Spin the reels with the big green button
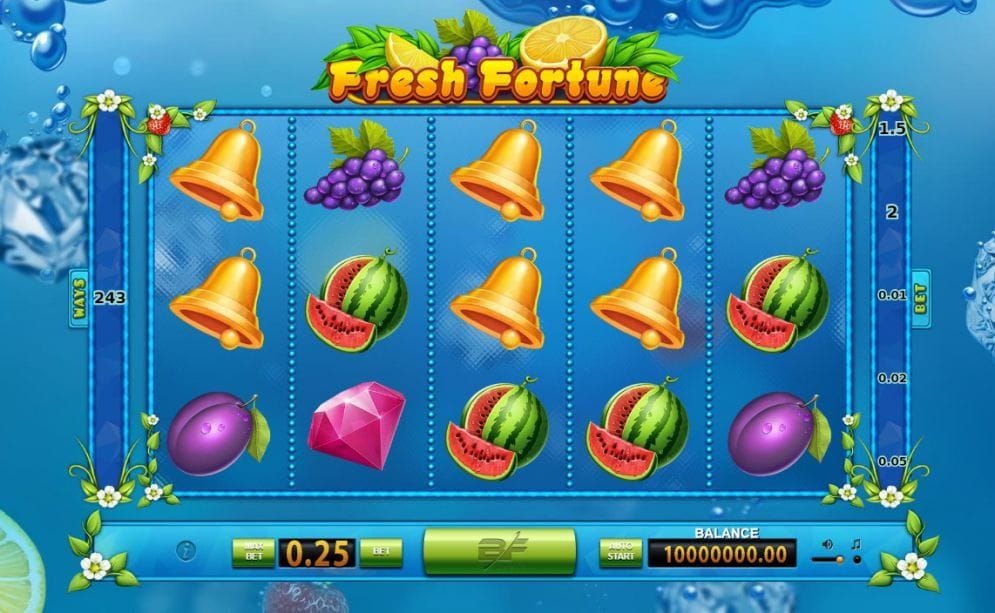Screen dimensions: 995x613 point(499,551)
